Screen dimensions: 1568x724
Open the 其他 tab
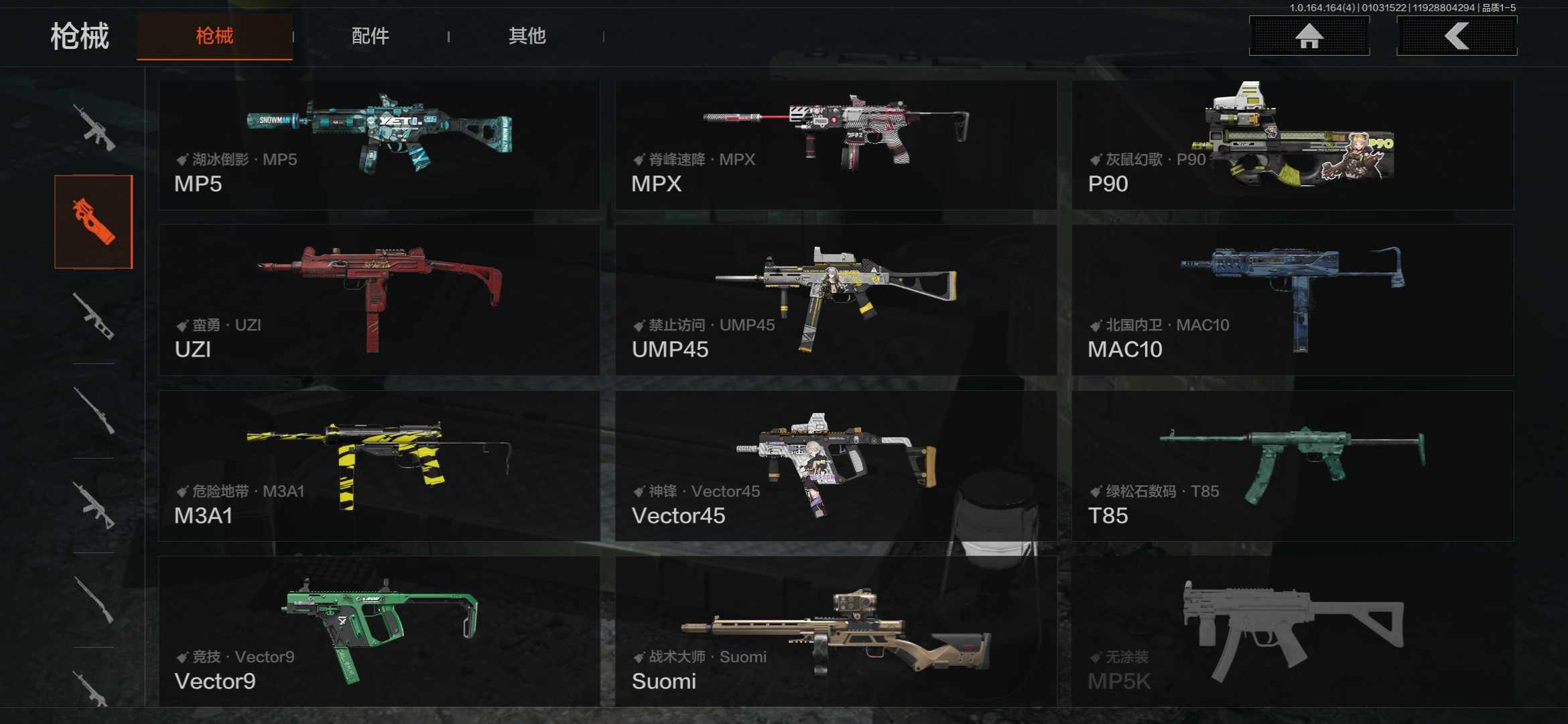click(x=527, y=36)
